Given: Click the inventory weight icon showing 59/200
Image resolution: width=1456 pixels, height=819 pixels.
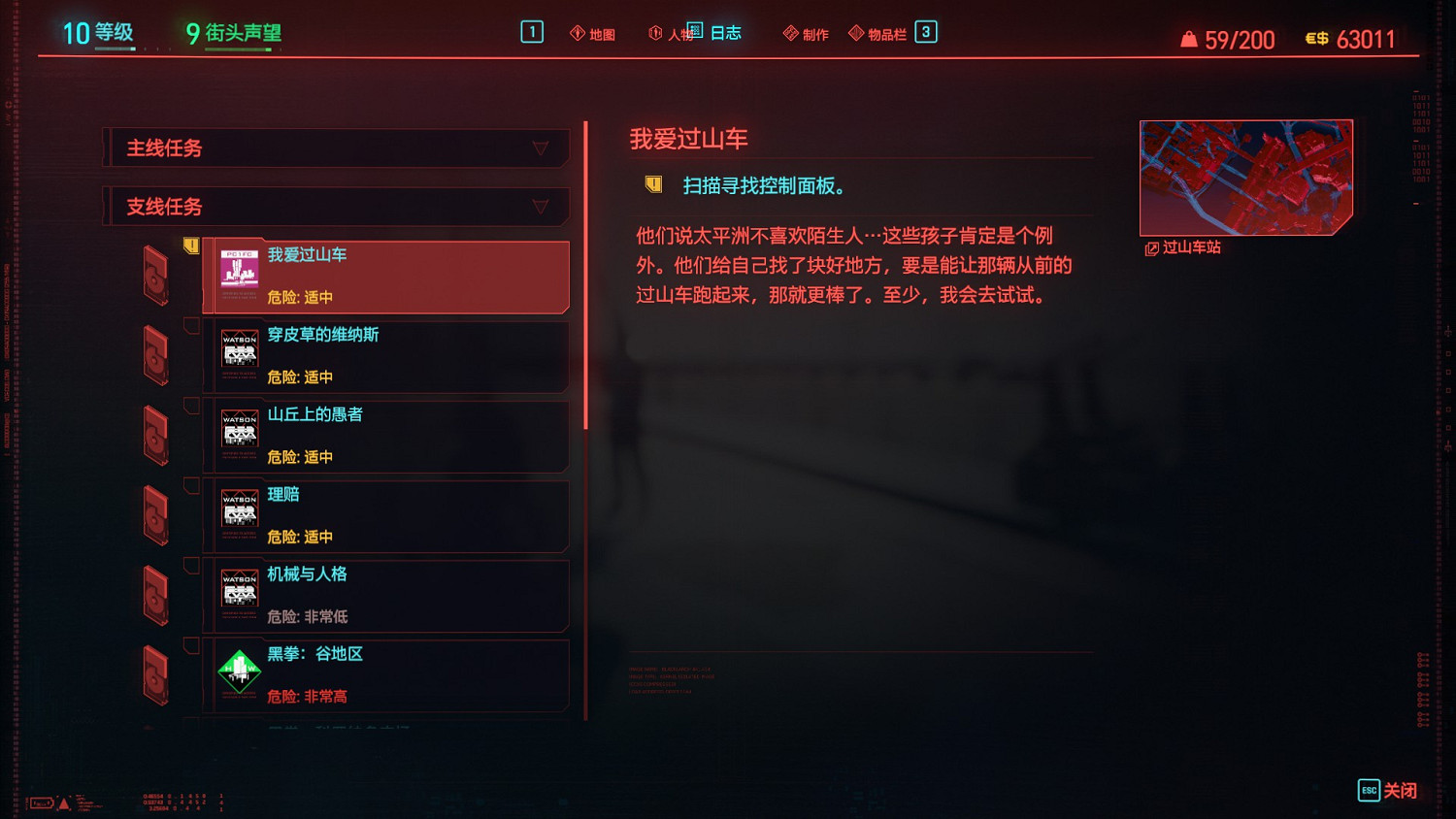Looking at the screenshot, I should coord(1190,39).
